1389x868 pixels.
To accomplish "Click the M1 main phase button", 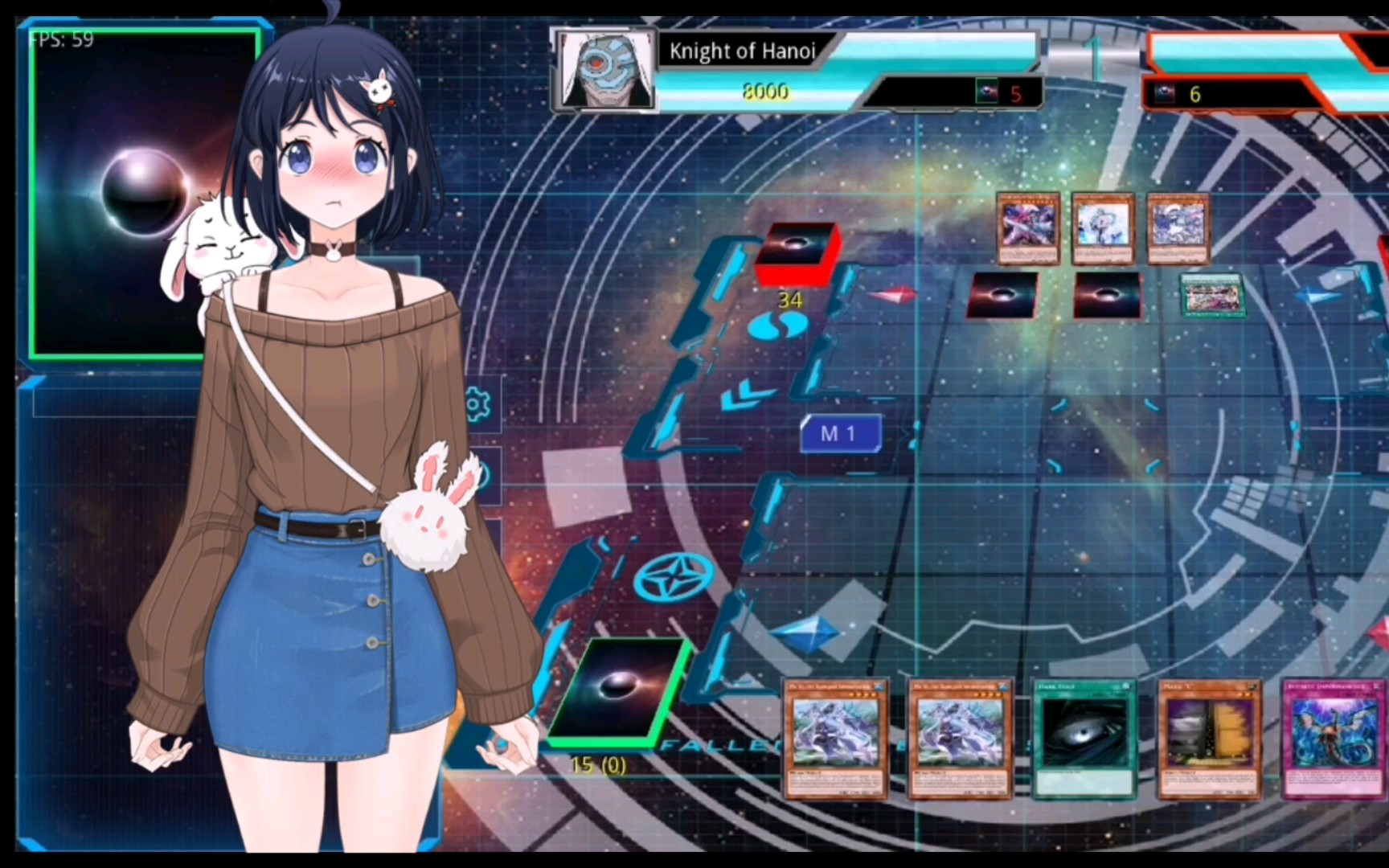I will pos(840,434).
